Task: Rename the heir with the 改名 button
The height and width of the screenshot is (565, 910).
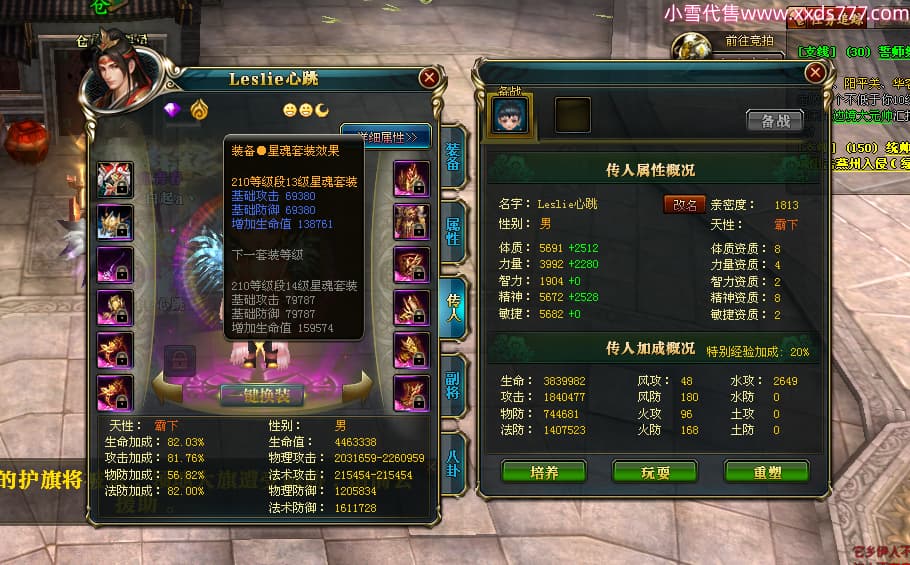Action: click(x=684, y=204)
